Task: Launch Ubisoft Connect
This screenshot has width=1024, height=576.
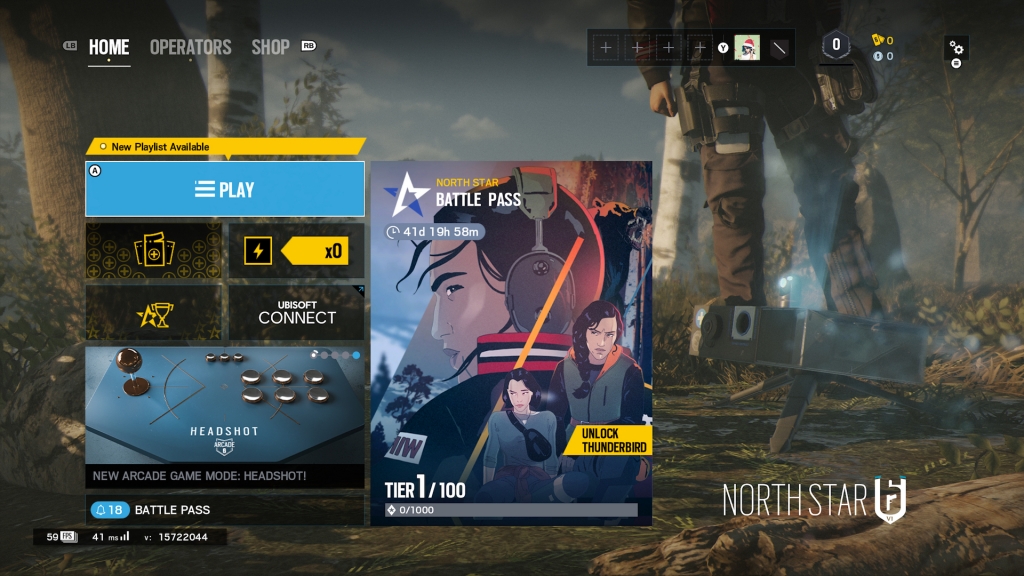Action: (297, 313)
